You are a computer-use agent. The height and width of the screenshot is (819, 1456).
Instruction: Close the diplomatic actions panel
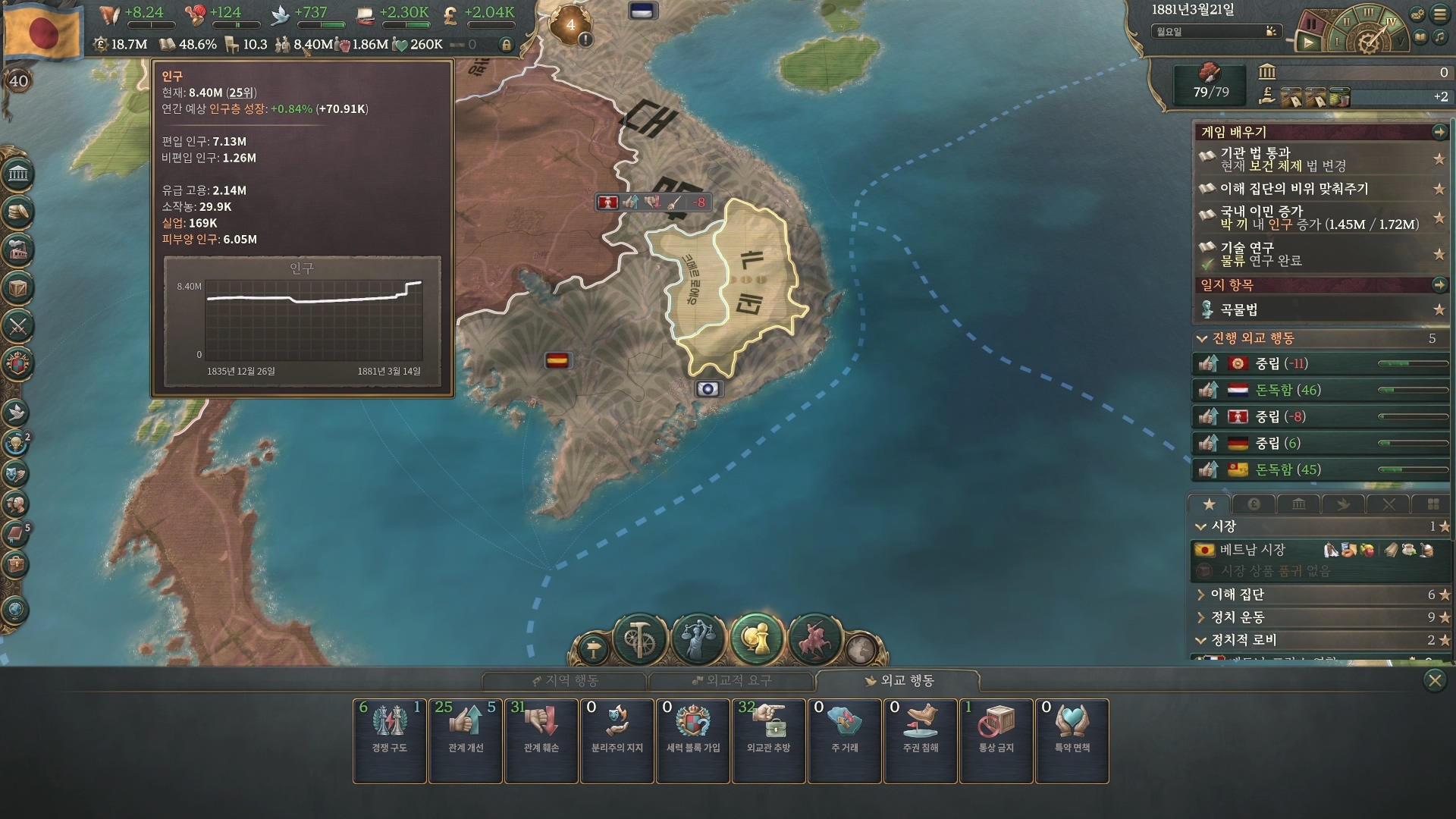tap(1434, 680)
